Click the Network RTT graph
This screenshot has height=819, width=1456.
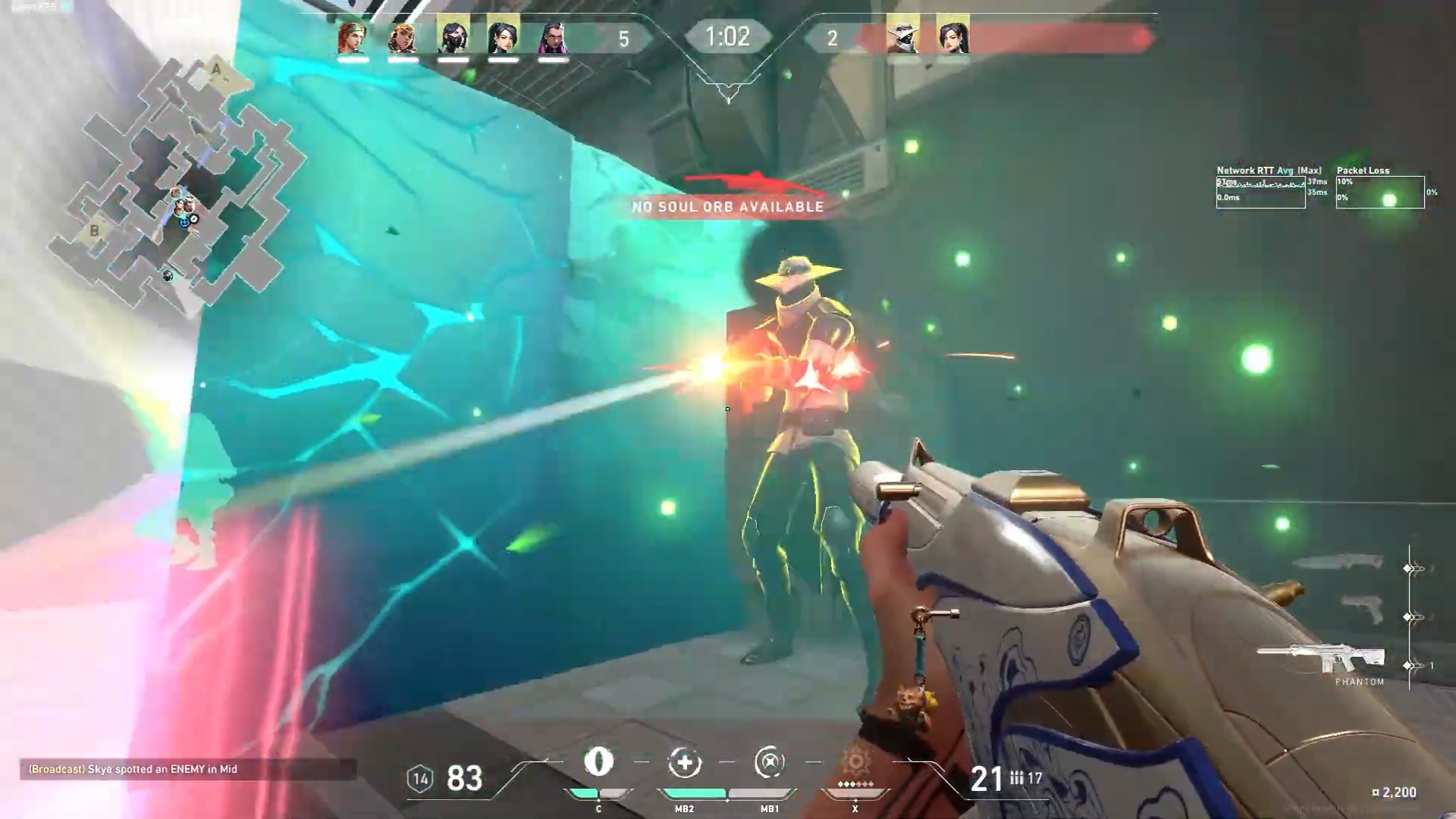tap(1260, 193)
